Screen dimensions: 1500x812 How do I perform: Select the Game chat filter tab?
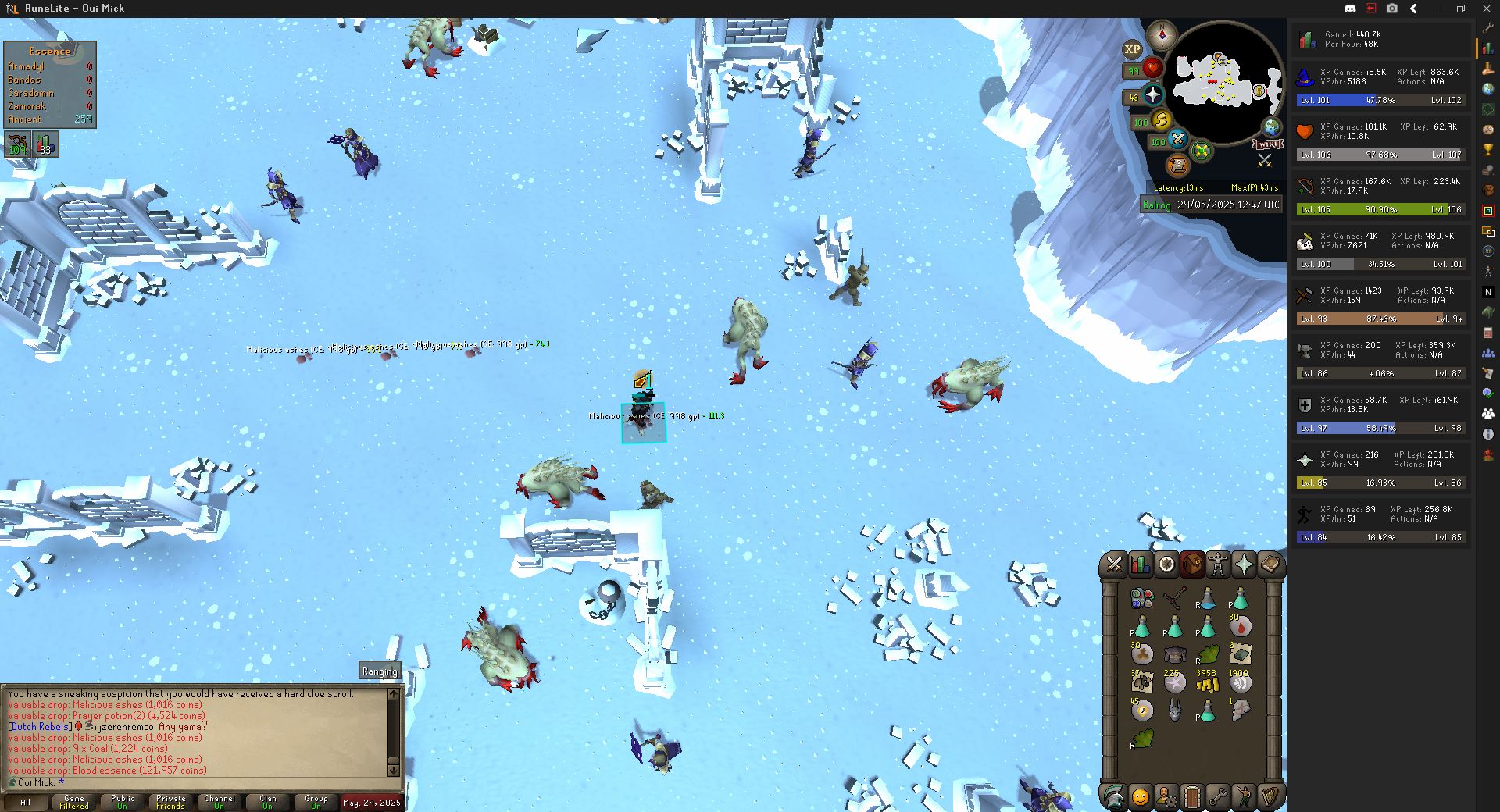click(x=74, y=802)
